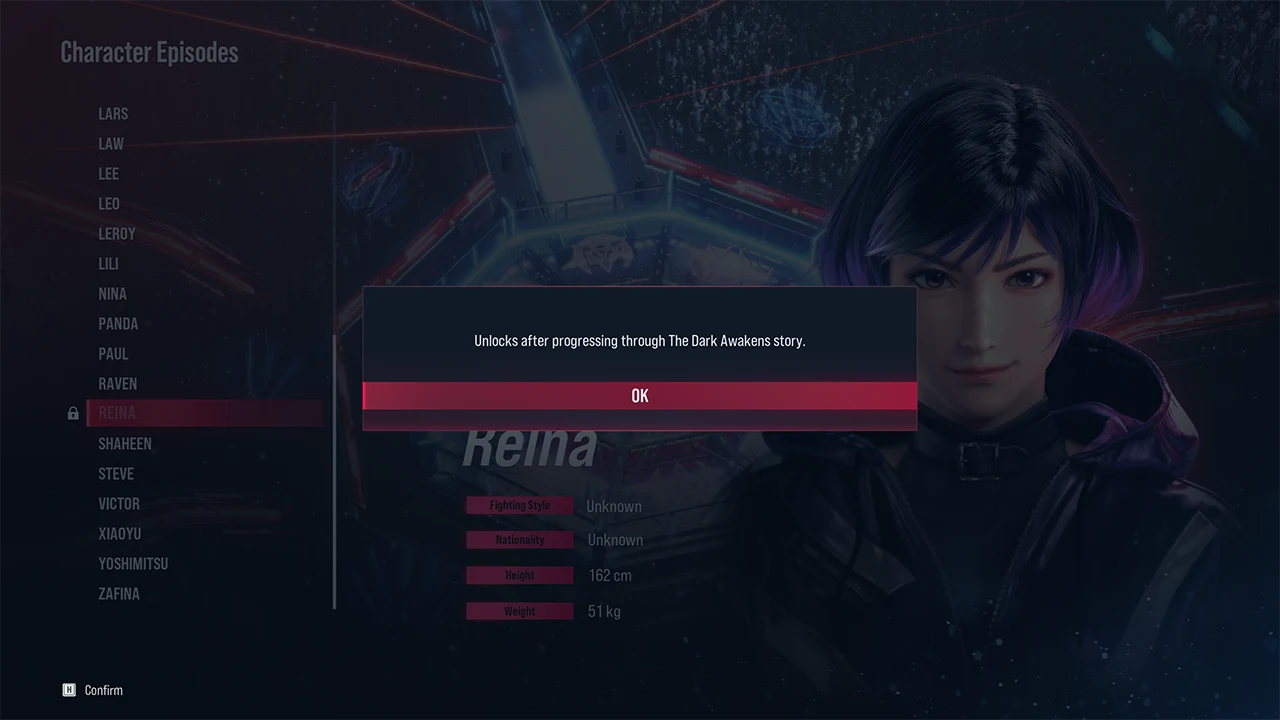Select Victor in the character list

(119, 504)
